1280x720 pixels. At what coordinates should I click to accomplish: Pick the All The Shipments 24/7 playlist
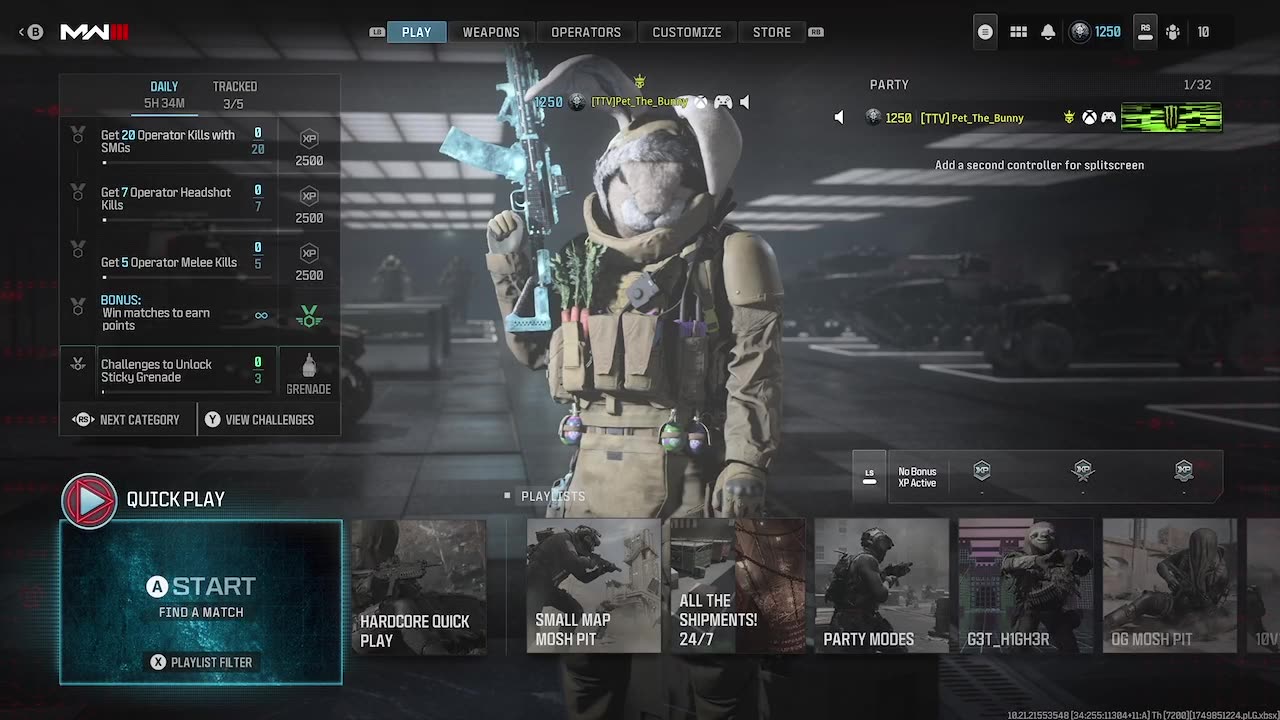point(737,587)
